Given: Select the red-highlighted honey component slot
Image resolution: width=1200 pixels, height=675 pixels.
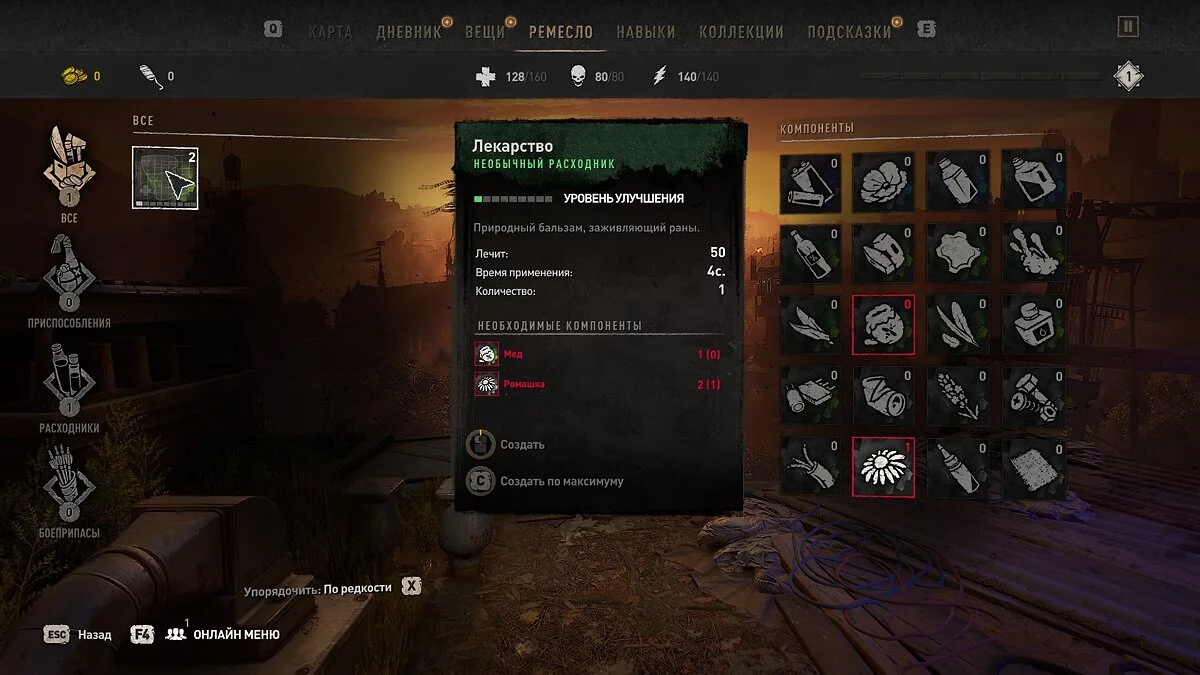Looking at the screenshot, I should (x=883, y=325).
